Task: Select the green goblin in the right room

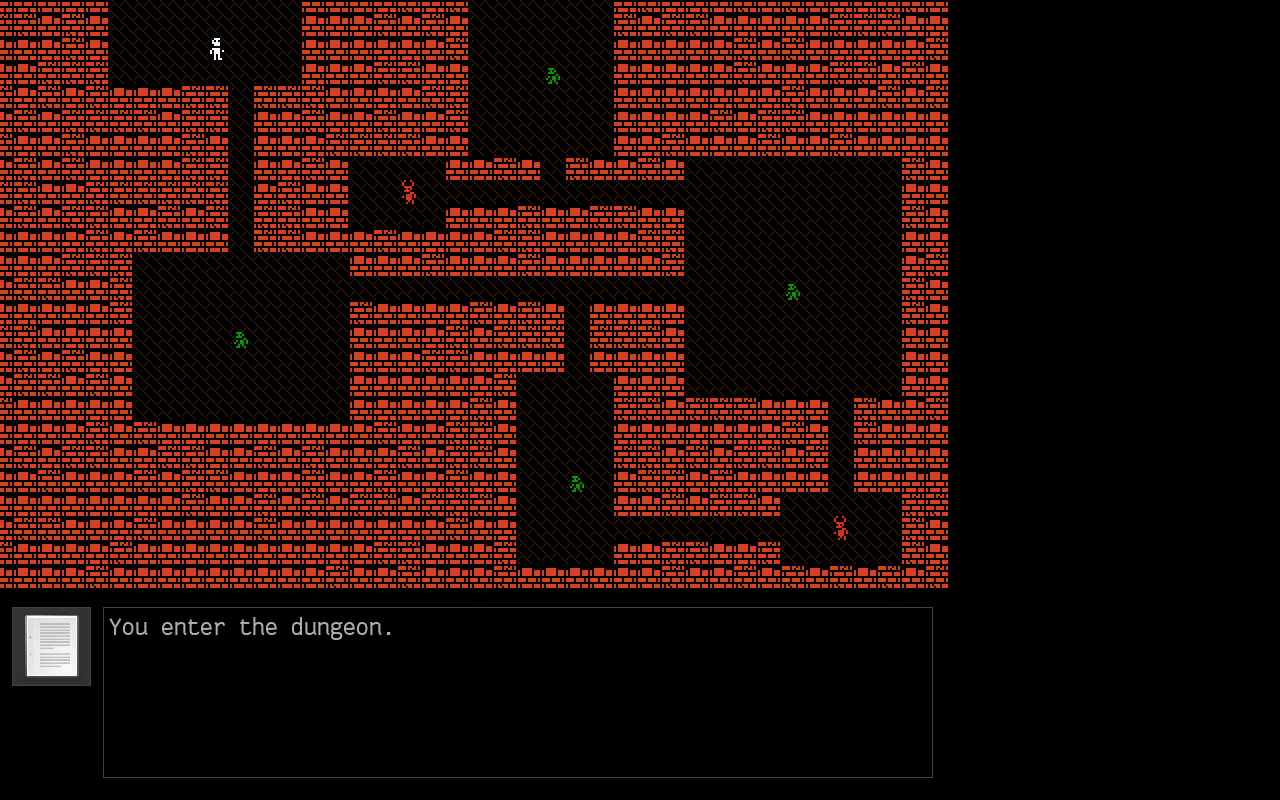Action: [791, 291]
